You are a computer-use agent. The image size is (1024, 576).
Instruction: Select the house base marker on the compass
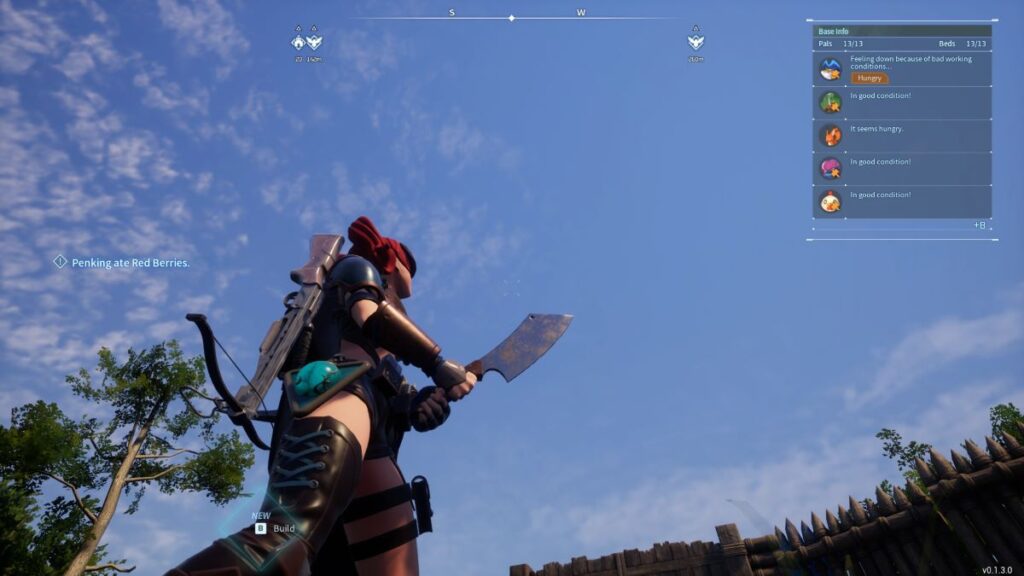pos(298,42)
